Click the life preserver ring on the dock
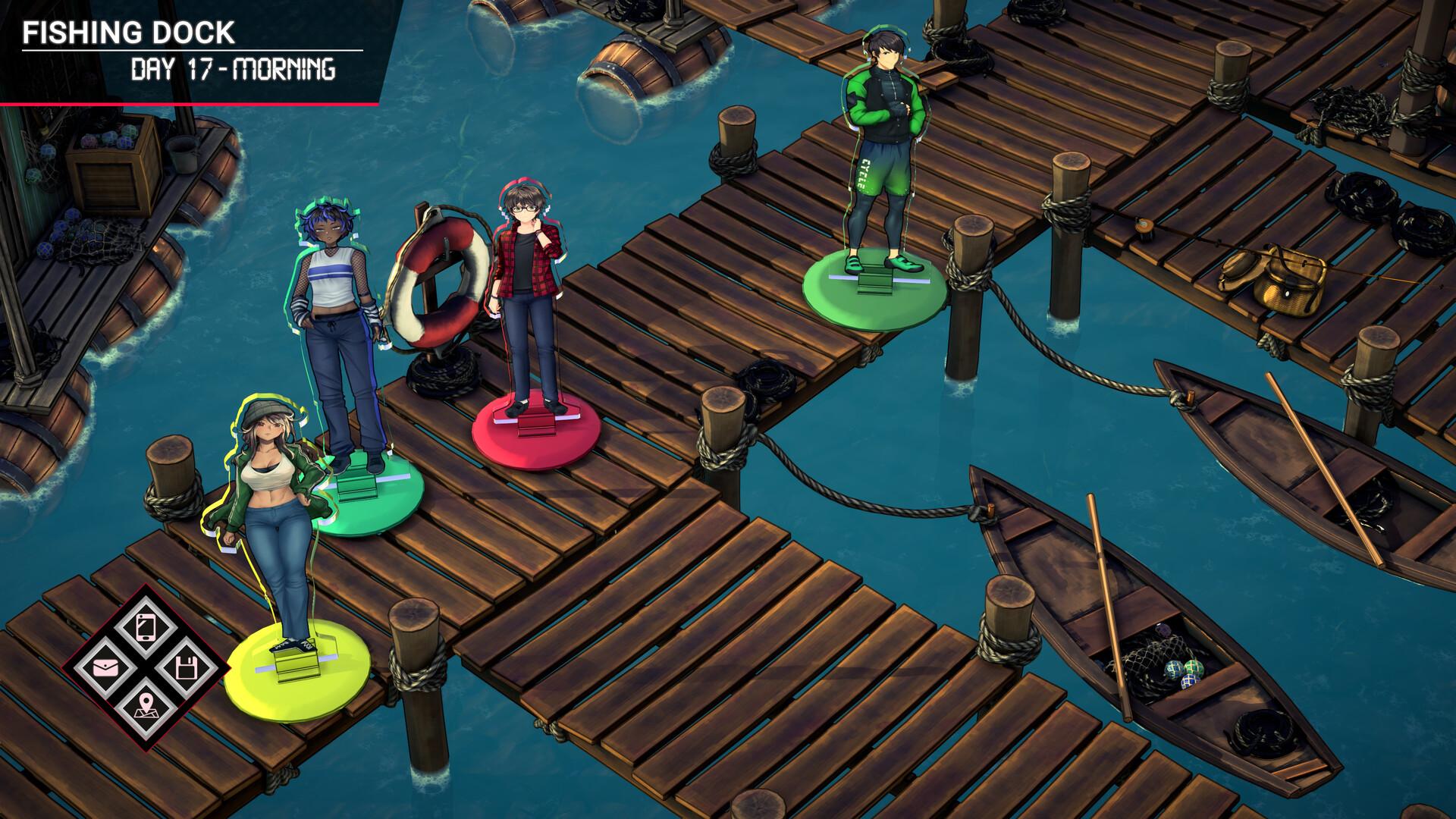1456x819 pixels. click(x=438, y=281)
